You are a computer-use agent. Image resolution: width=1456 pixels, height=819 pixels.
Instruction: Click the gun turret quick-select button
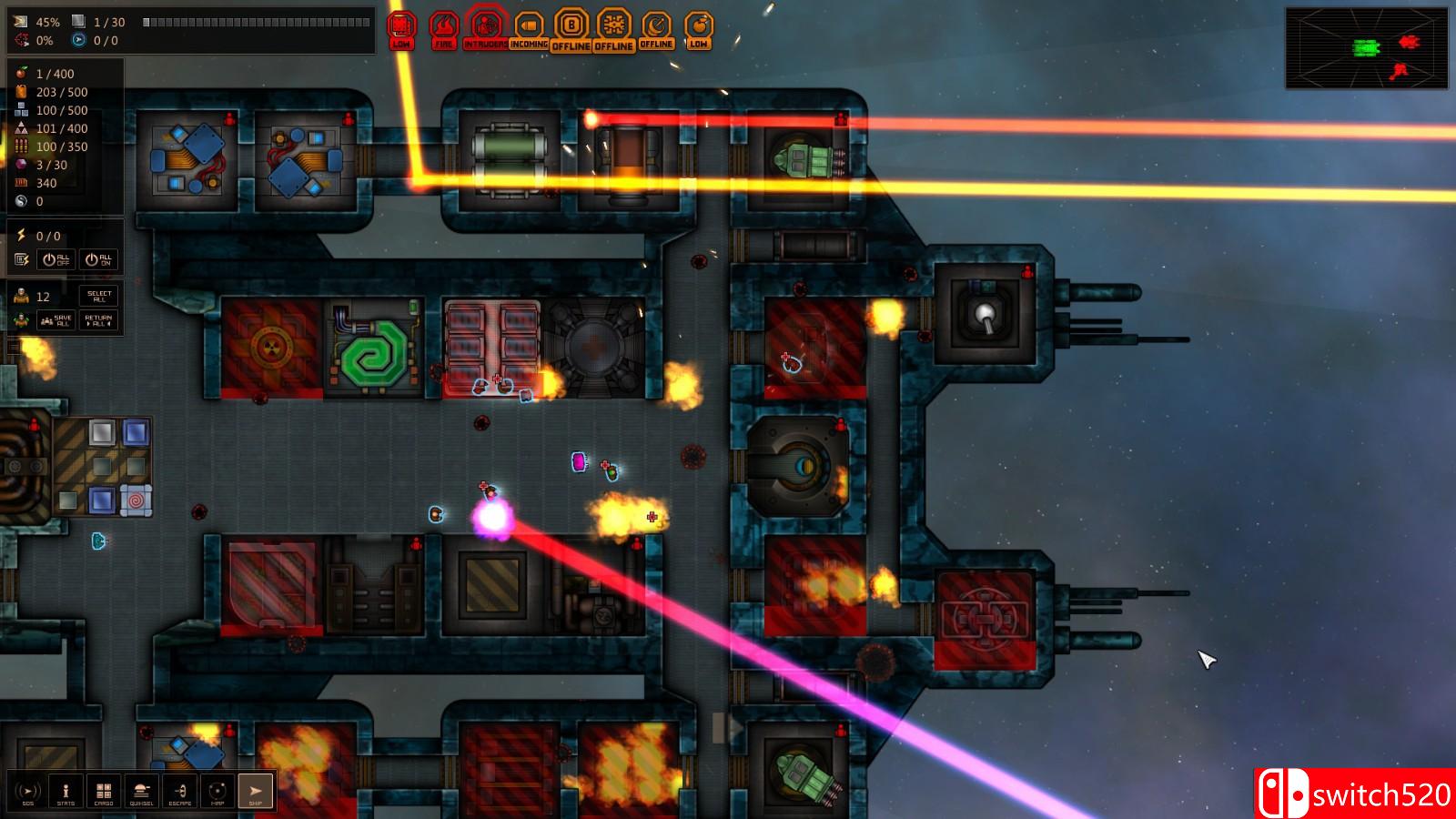tap(141, 791)
